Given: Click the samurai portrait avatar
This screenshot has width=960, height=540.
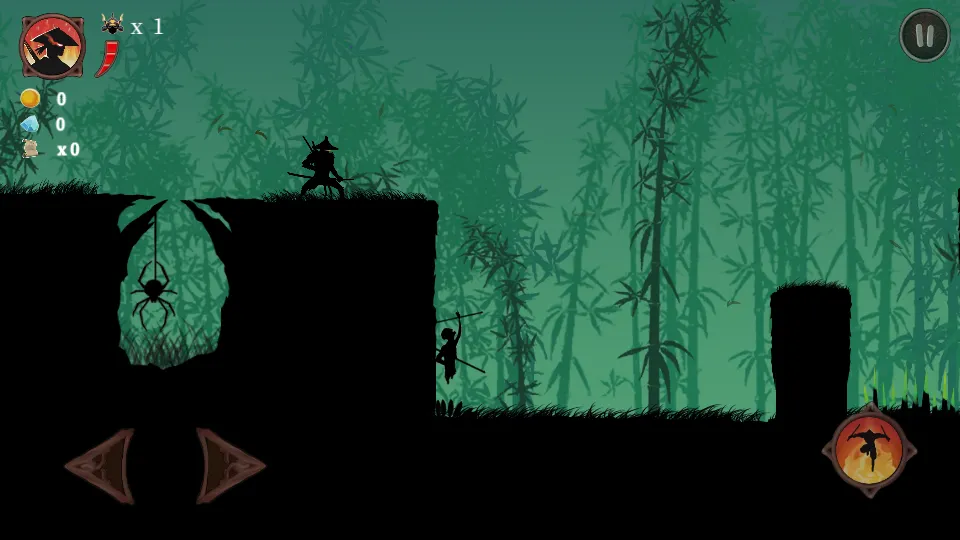Looking at the screenshot, I should (x=52, y=46).
